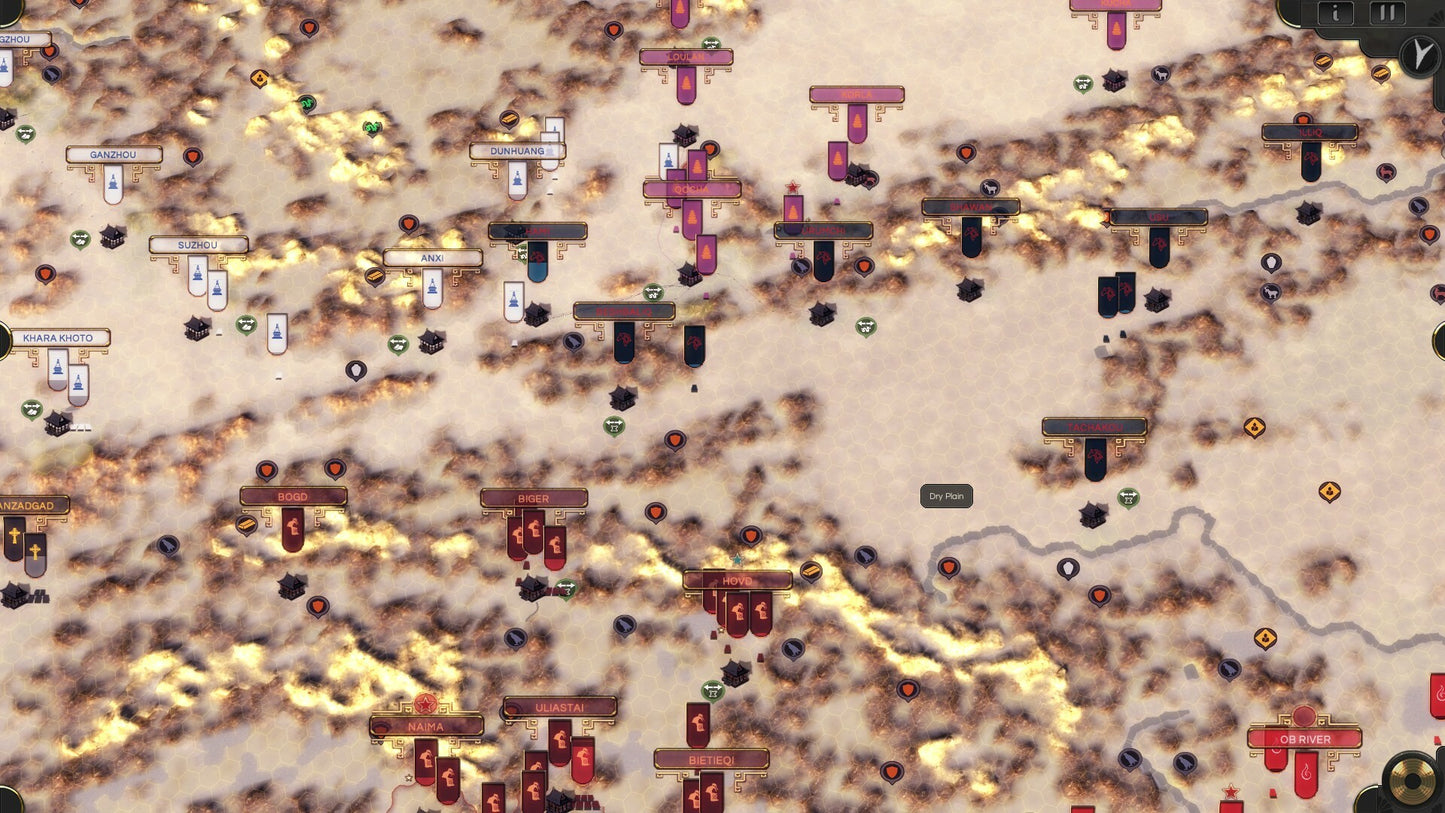Click the Dry Plain terrain label

click(944, 496)
